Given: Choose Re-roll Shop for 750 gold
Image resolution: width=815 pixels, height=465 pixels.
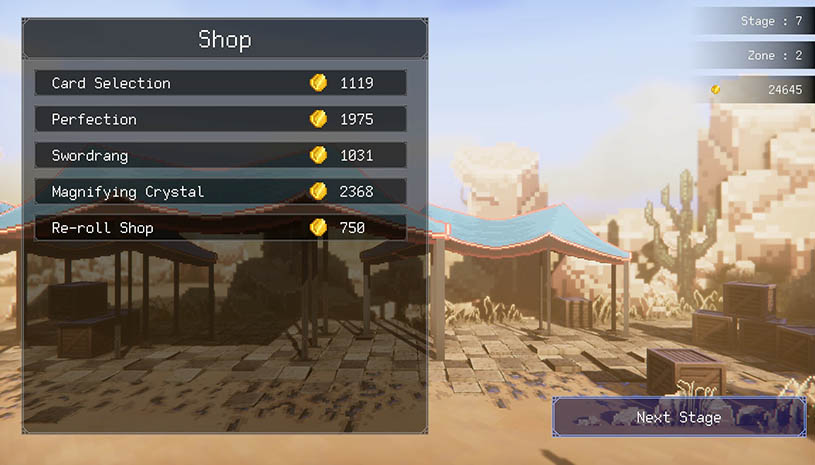Looking at the screenshot, I should (x=220, y=228).
